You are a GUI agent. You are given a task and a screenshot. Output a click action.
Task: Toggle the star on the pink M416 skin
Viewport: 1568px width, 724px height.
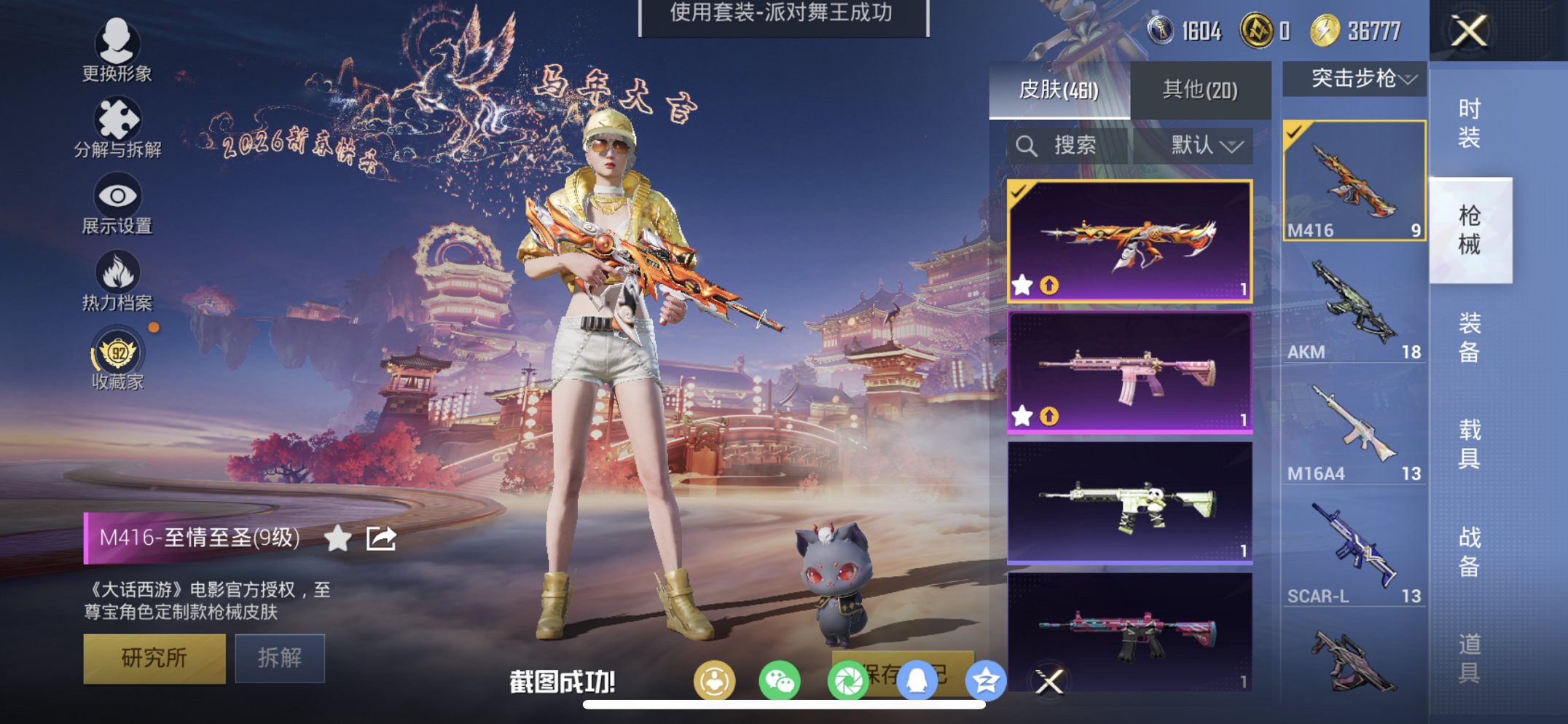point(1022,414)
